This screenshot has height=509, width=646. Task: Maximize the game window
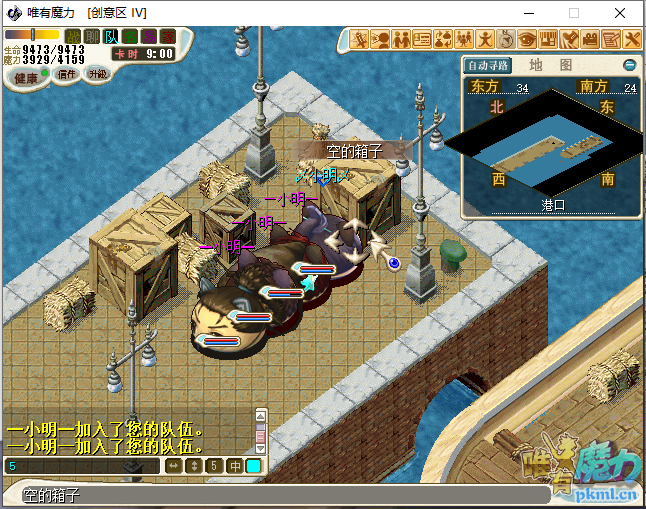[574, 13]
